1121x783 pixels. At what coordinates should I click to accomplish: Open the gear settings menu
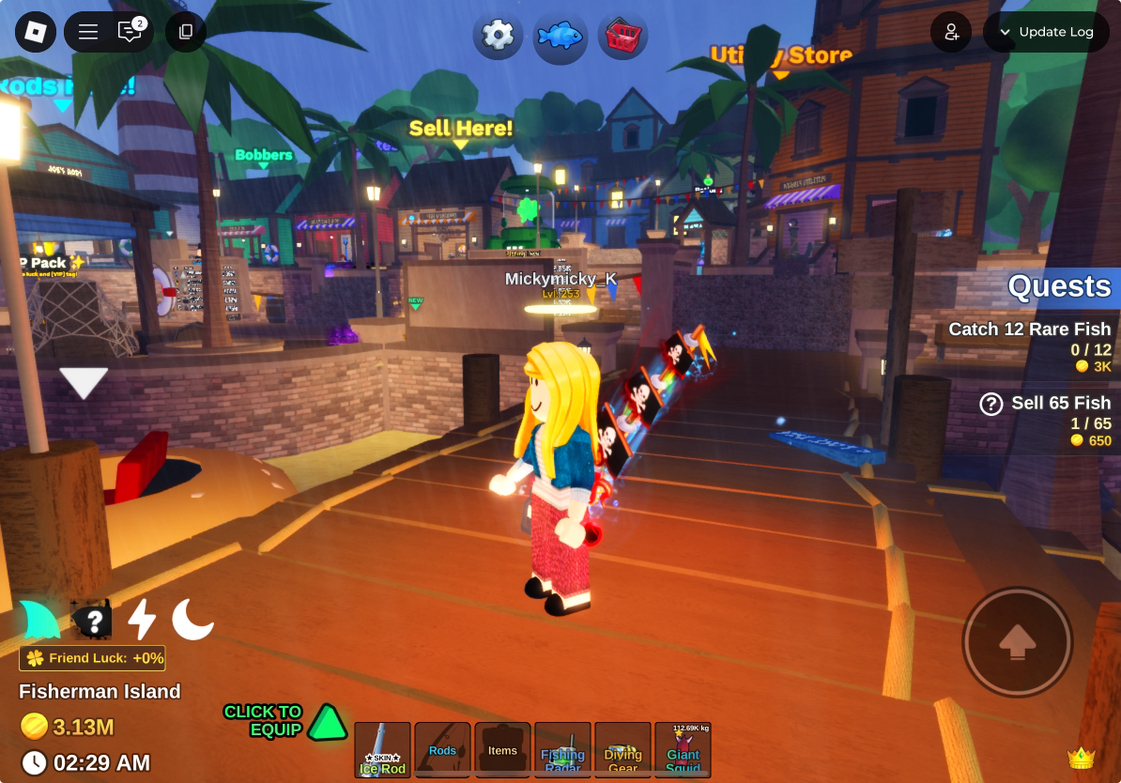point(497,36)
